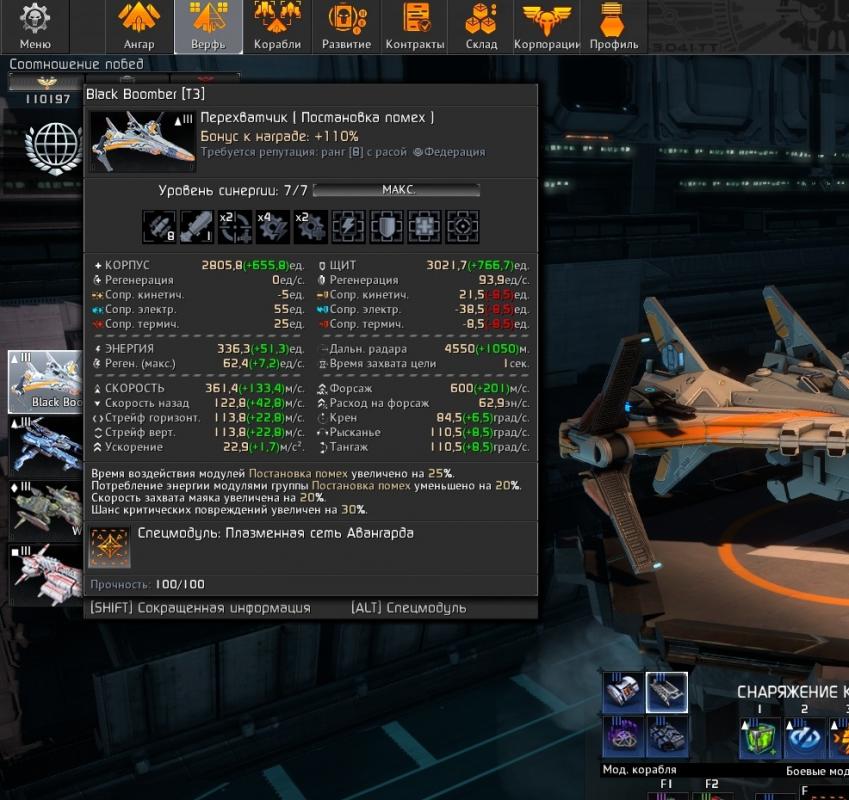Viewport: 849px width, 800px height.
Task: Switch to the Ангар tab
Action: (139, 27)
